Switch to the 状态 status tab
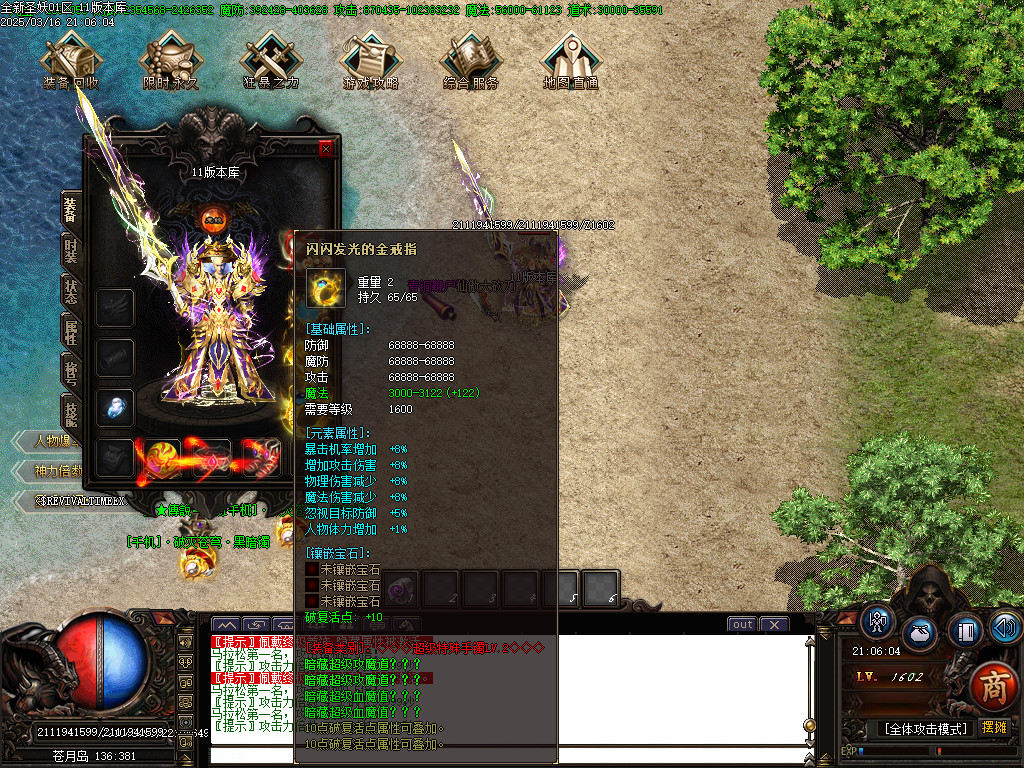Screen dimensions: 1024x768 tap(71, 292)
